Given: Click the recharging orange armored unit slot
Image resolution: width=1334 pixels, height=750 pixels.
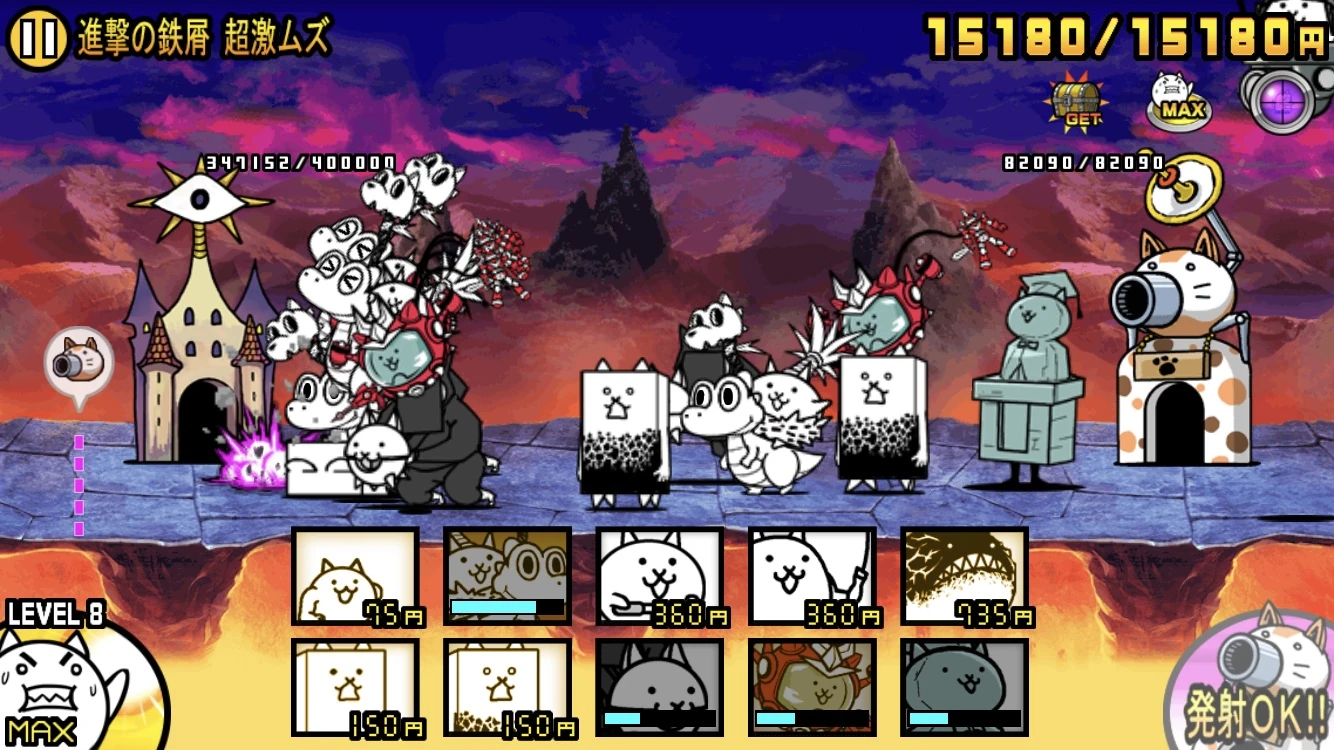Looking at the screenshot, I should [813, 692].
